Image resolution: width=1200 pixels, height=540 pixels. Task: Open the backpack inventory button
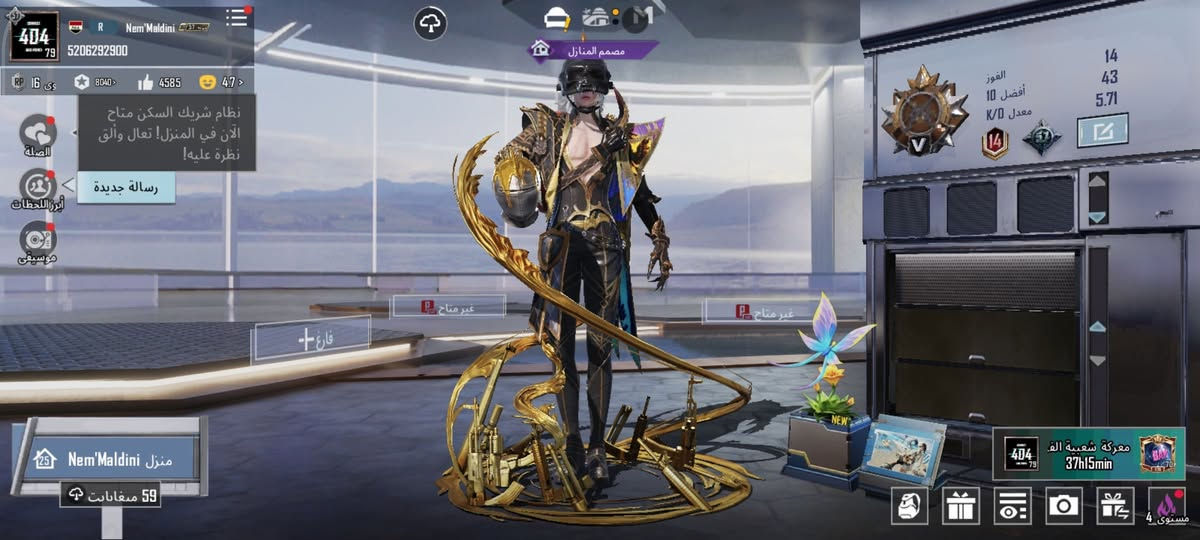click(909, 506)
